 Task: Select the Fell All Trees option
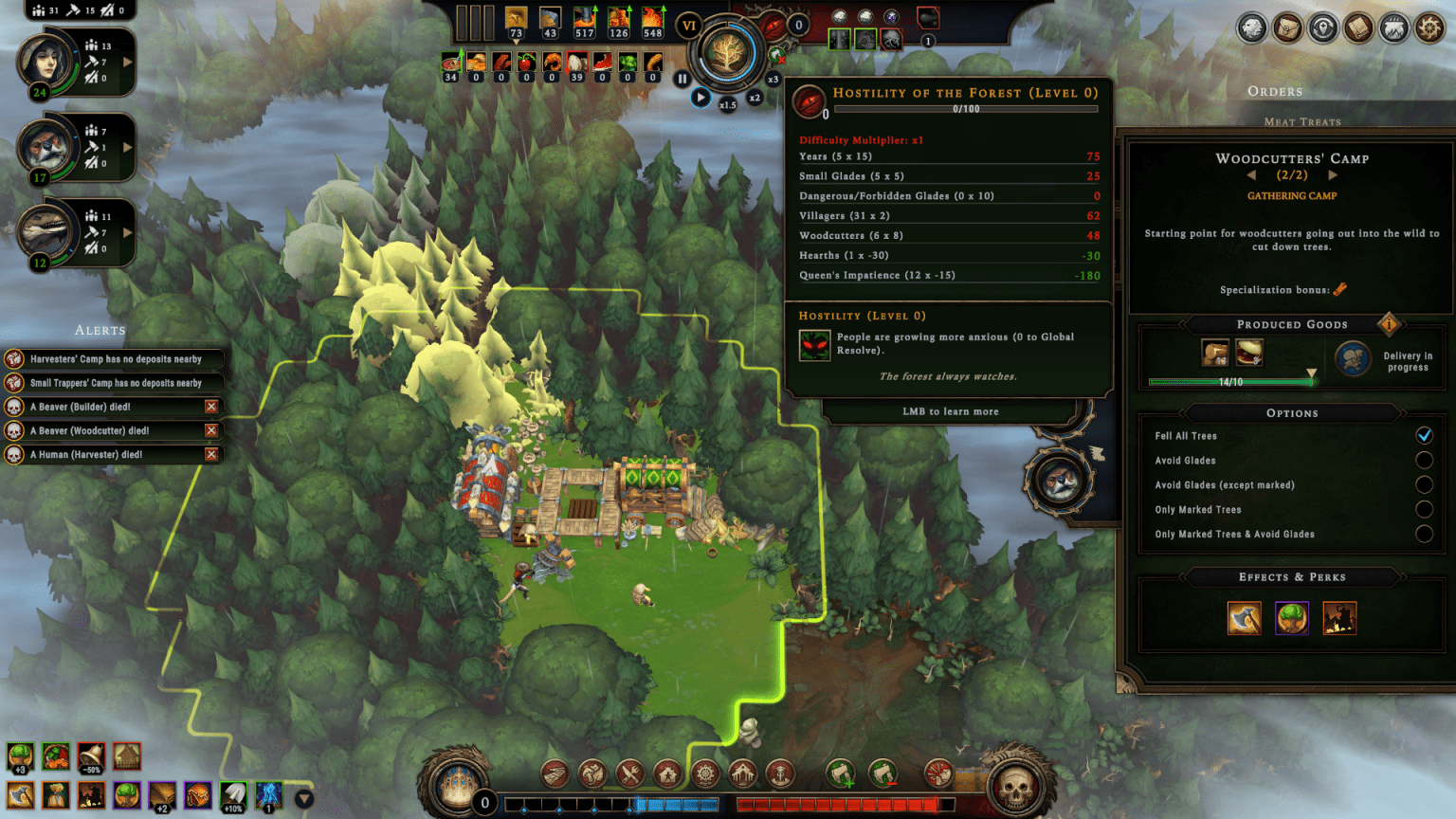(x=1424, y=435)
